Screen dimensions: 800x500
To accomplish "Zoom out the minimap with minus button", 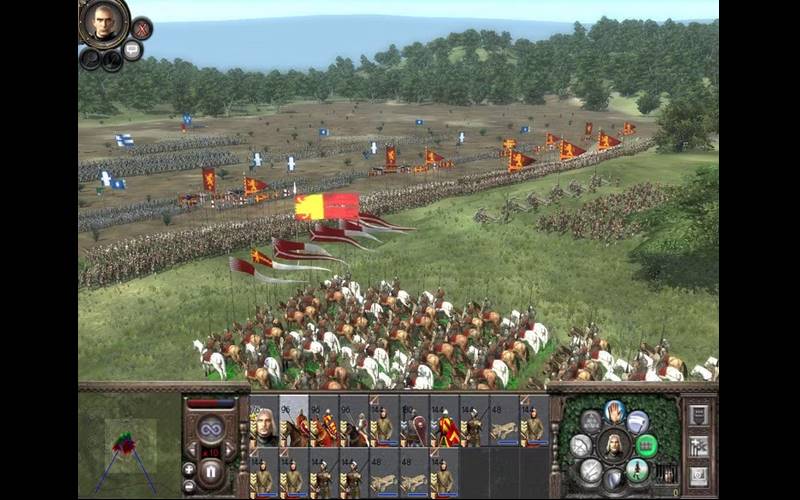I will coord(189,485).
